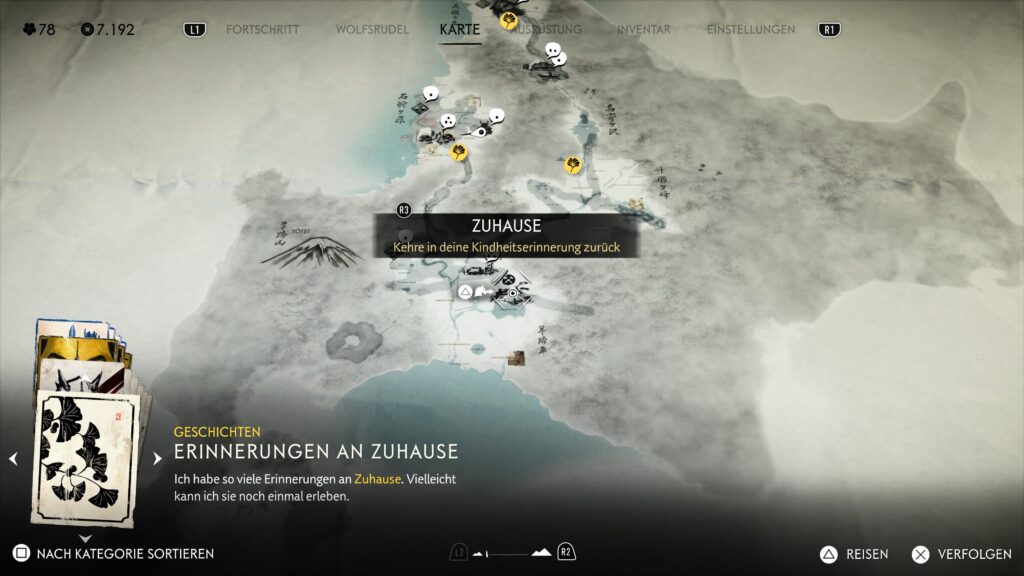The width and height of the screenshot is (1024, 576).
Task: Open the Inventar tab
Action: 643,30
